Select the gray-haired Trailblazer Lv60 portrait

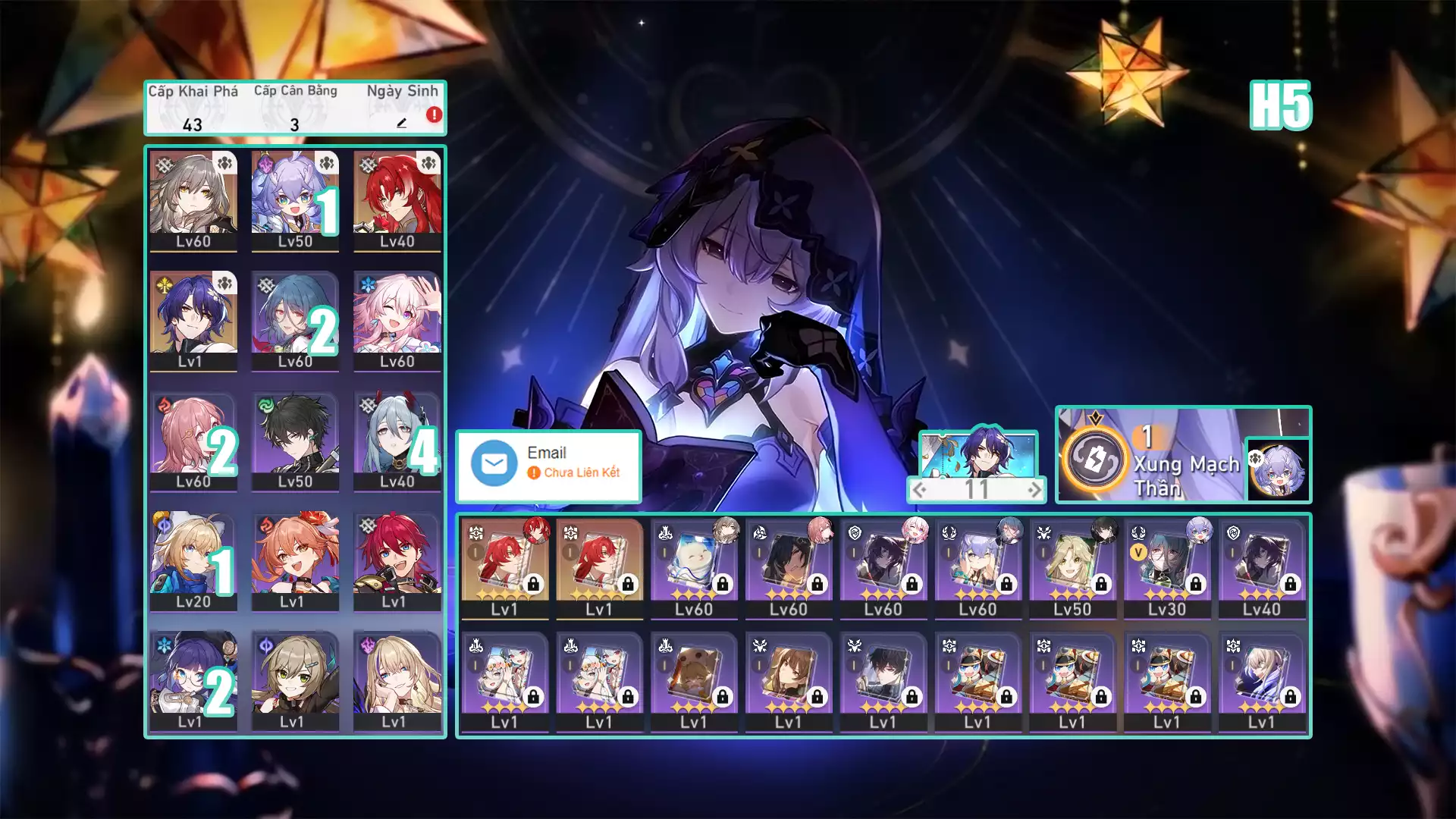click(x=193, y=201)
